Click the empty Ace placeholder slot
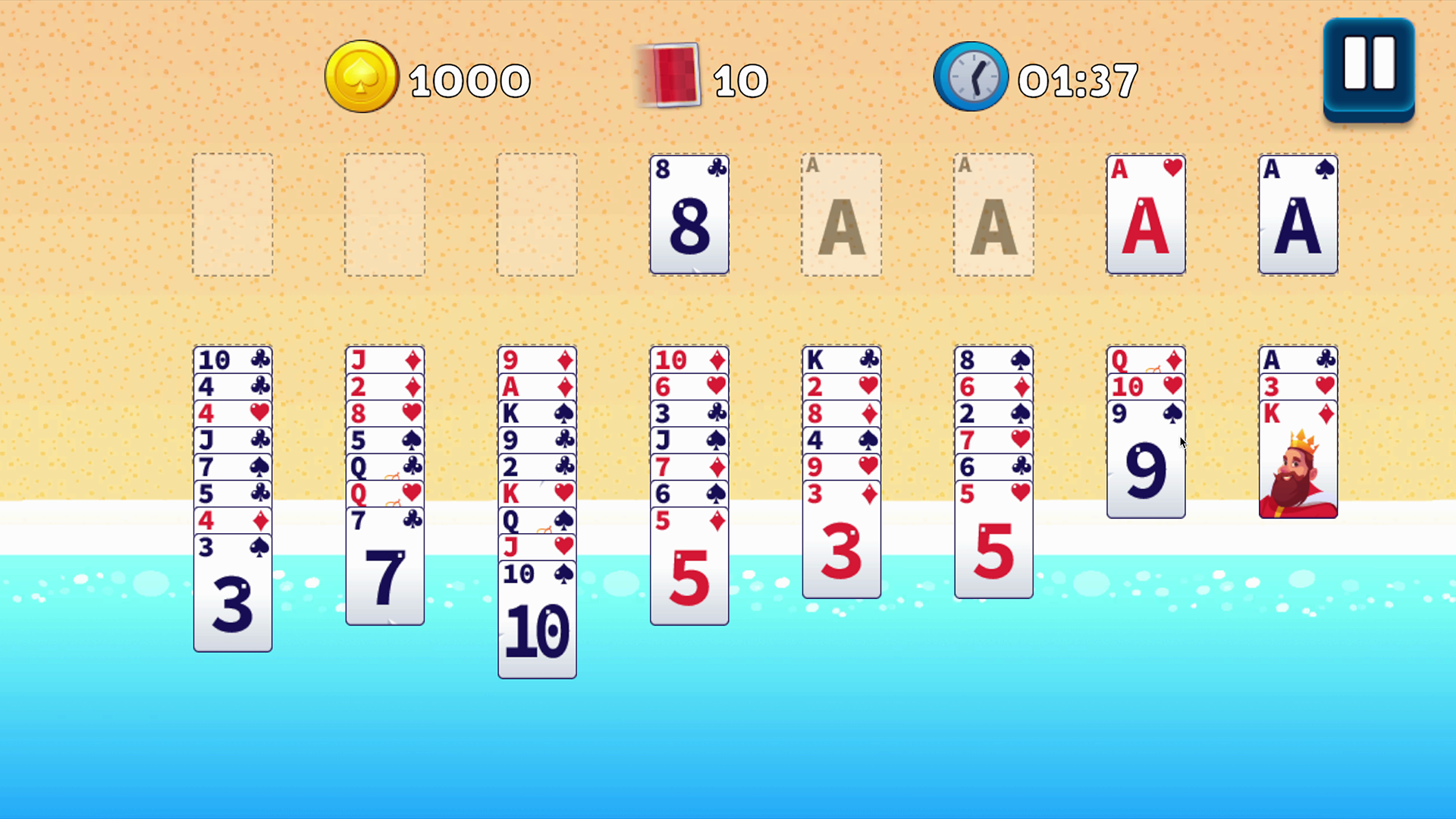The height and width of the screenshot is (819, 1456). pos(842,215)
